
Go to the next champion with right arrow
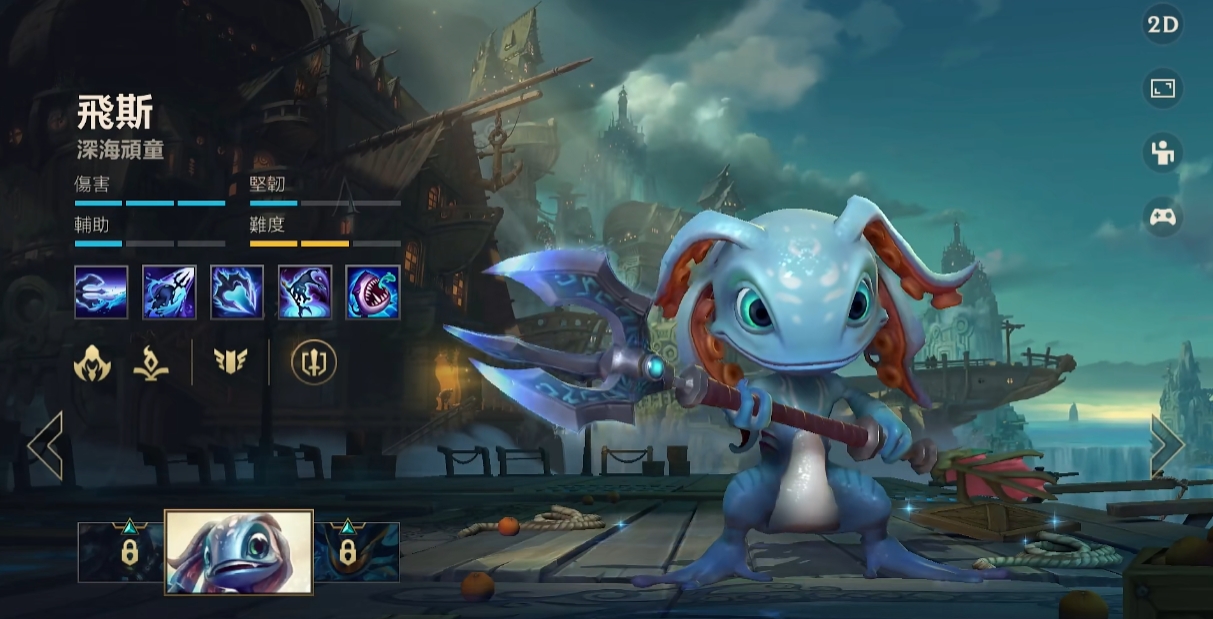click(x=1167, y=445)
